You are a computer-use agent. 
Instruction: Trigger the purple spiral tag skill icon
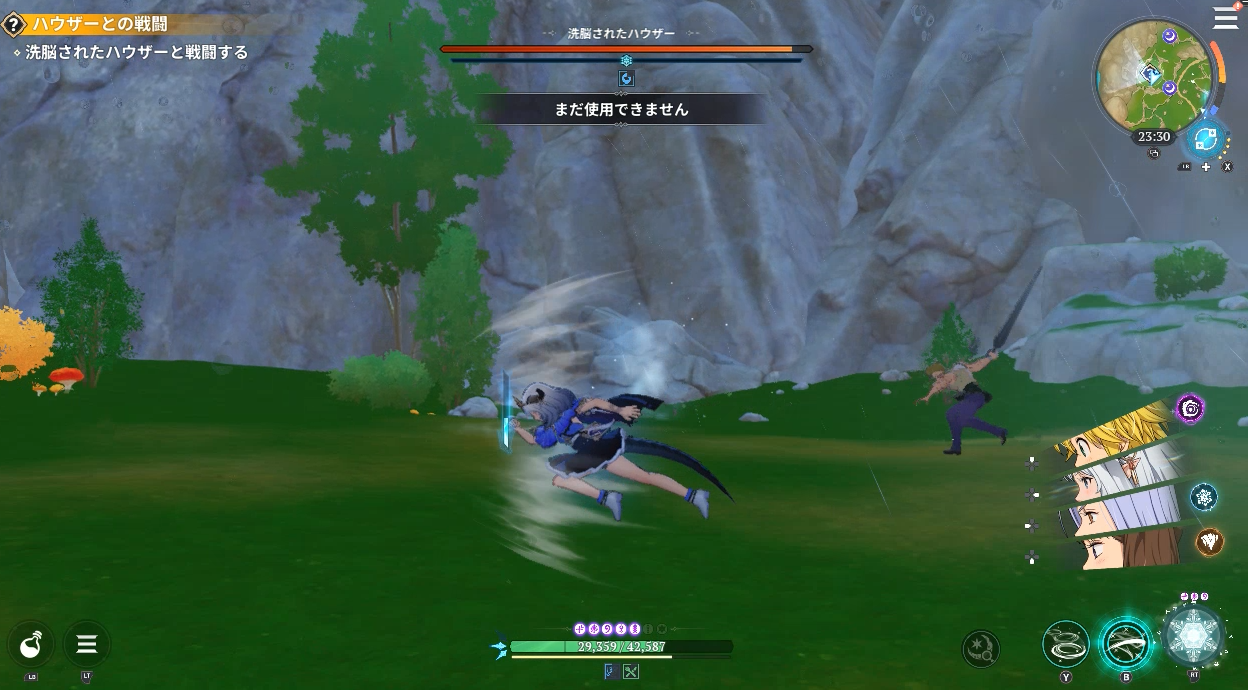(x=1190, y=407)
